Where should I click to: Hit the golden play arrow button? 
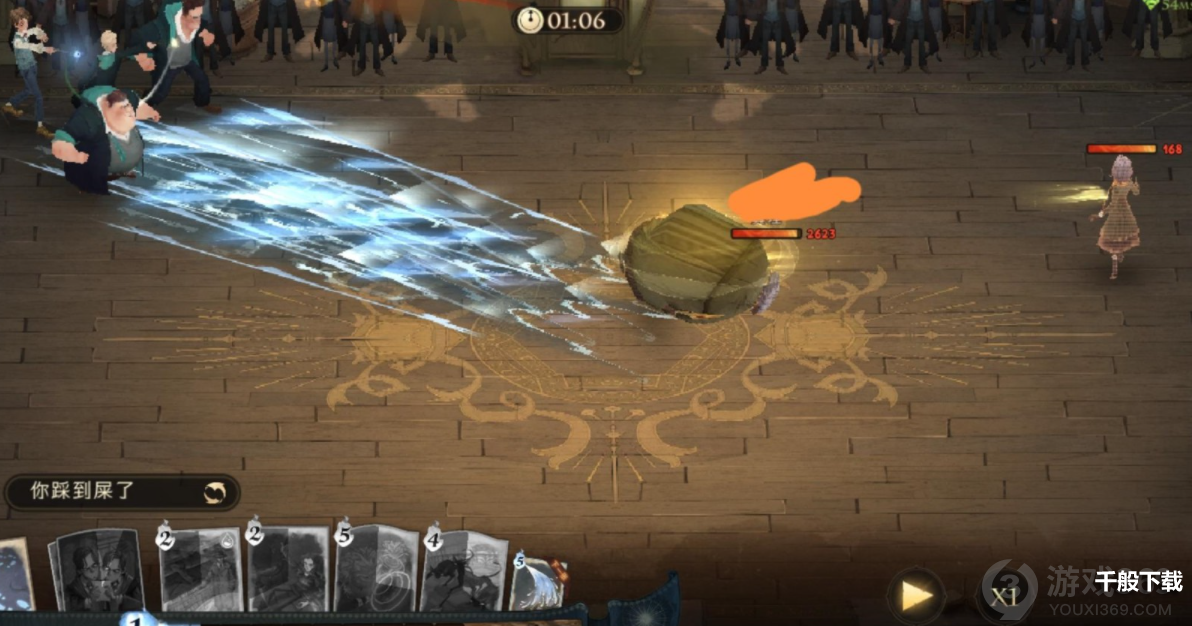[916, 596]
